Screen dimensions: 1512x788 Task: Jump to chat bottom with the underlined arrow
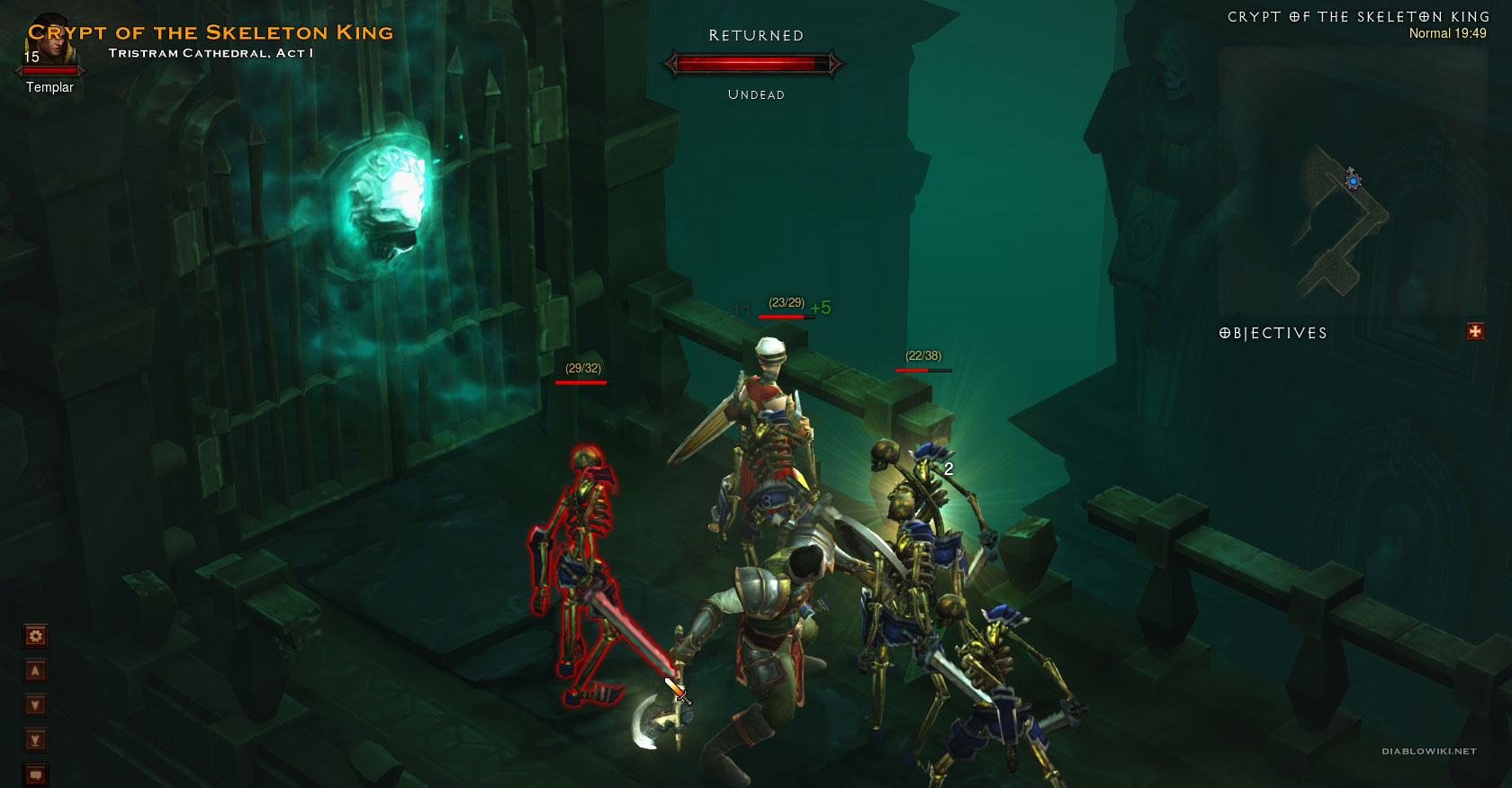[35, 740]
